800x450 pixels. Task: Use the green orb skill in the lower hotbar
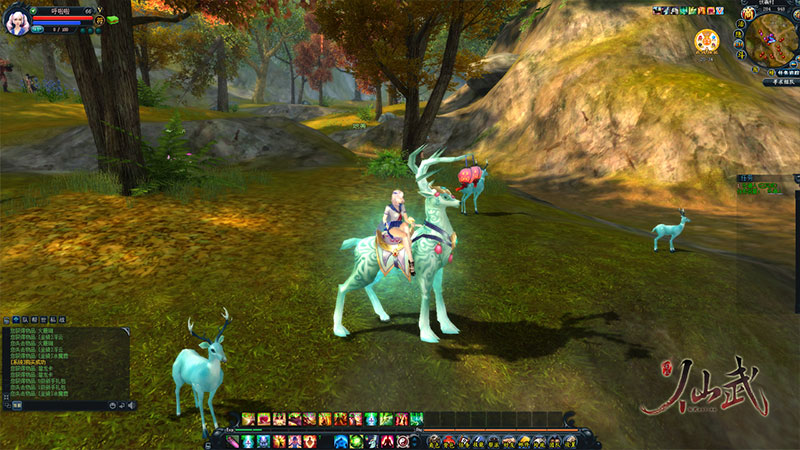[356, 441]
